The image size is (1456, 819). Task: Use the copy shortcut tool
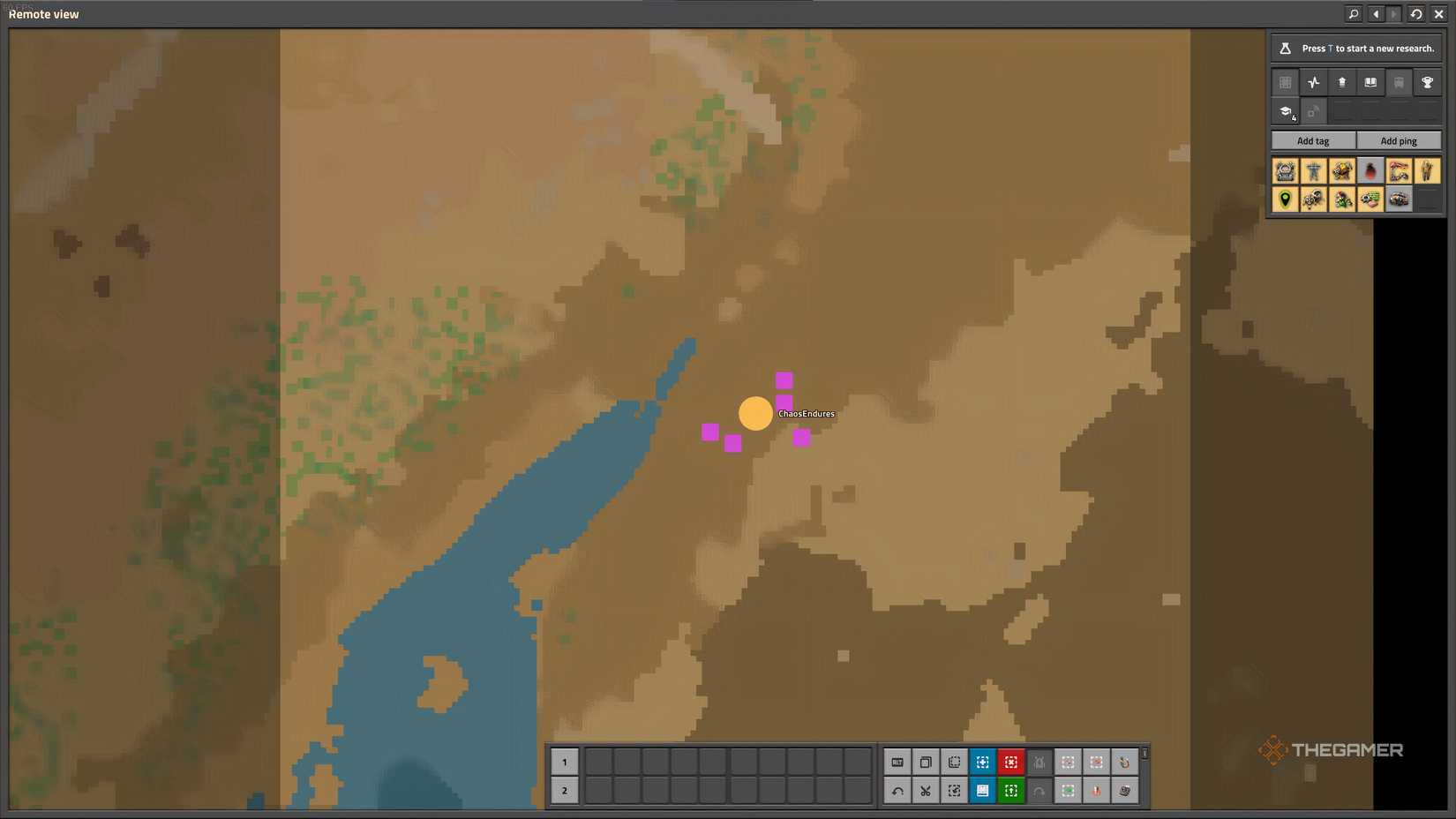click(925, 762)
